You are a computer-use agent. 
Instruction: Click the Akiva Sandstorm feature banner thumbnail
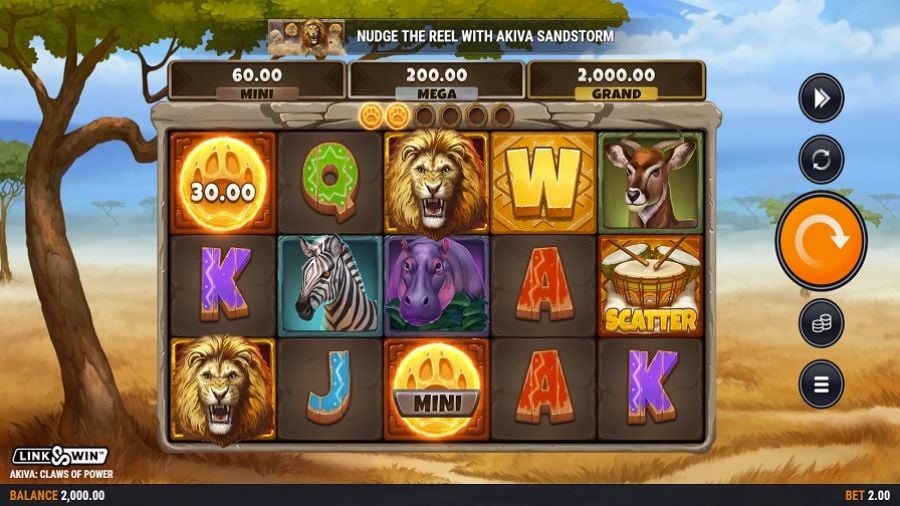[307, 37]
